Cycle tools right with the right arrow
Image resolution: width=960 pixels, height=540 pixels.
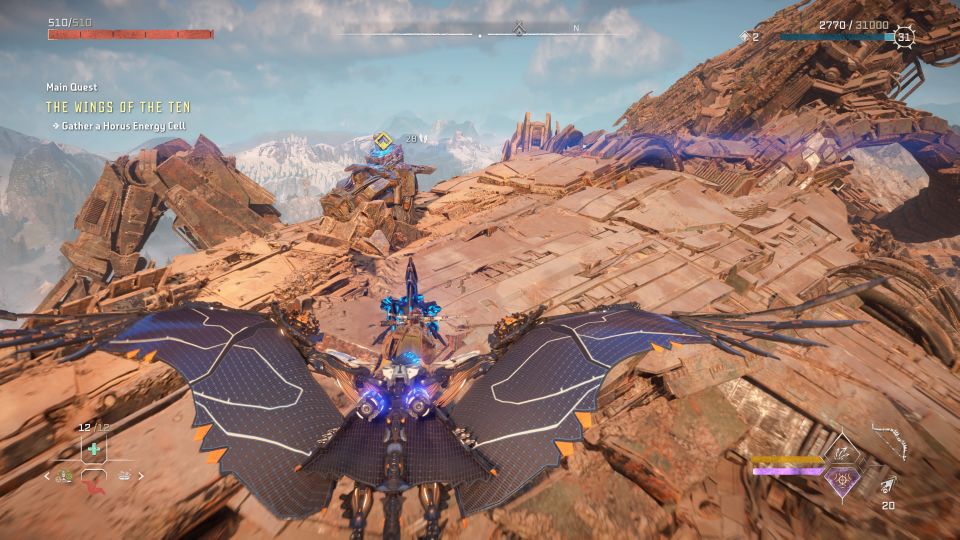[x=140, y=476]
